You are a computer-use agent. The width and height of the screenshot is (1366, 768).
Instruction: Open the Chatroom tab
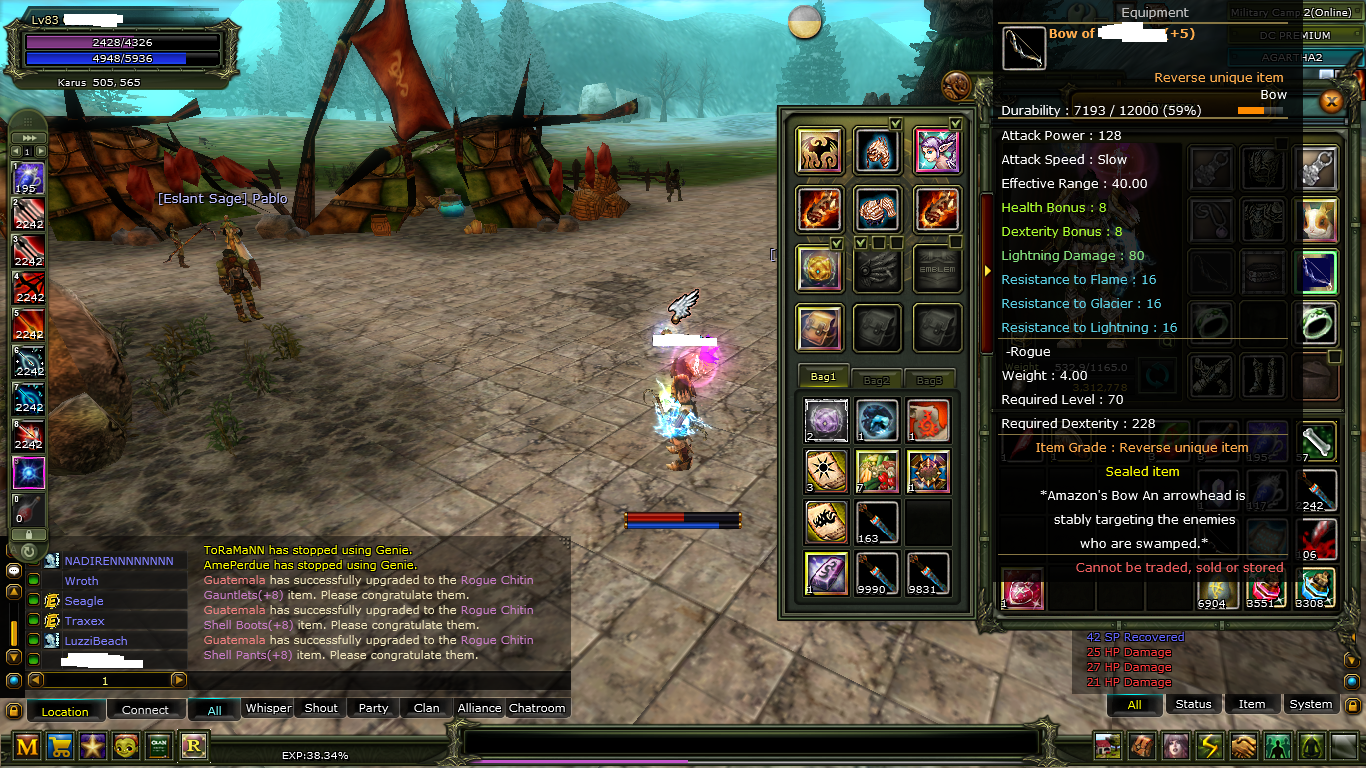(x=537, y=708)
